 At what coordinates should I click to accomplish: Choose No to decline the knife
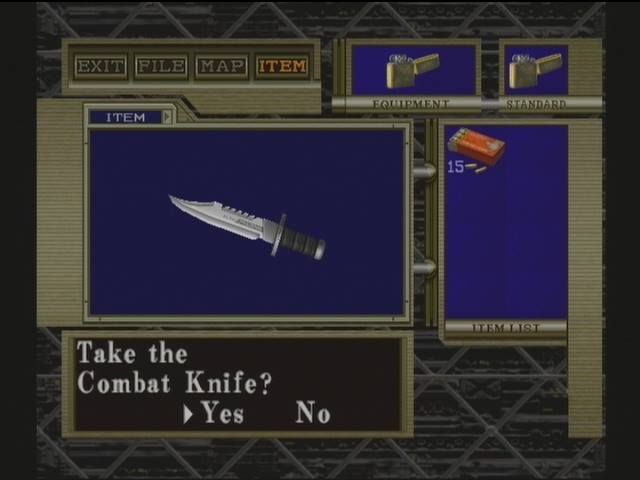(312, 413)
